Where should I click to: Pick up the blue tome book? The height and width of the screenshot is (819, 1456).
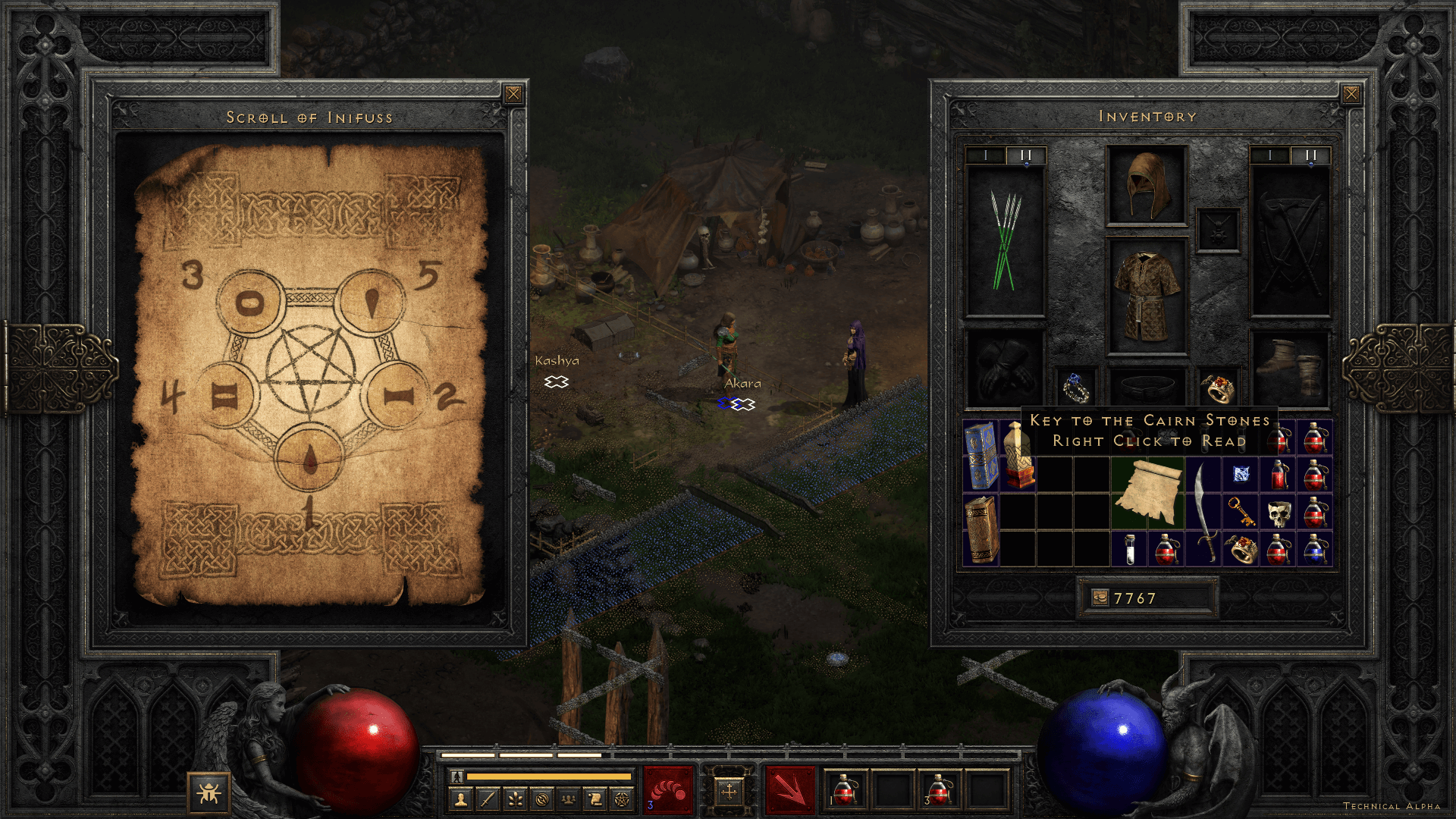click(x=981, y=456)
